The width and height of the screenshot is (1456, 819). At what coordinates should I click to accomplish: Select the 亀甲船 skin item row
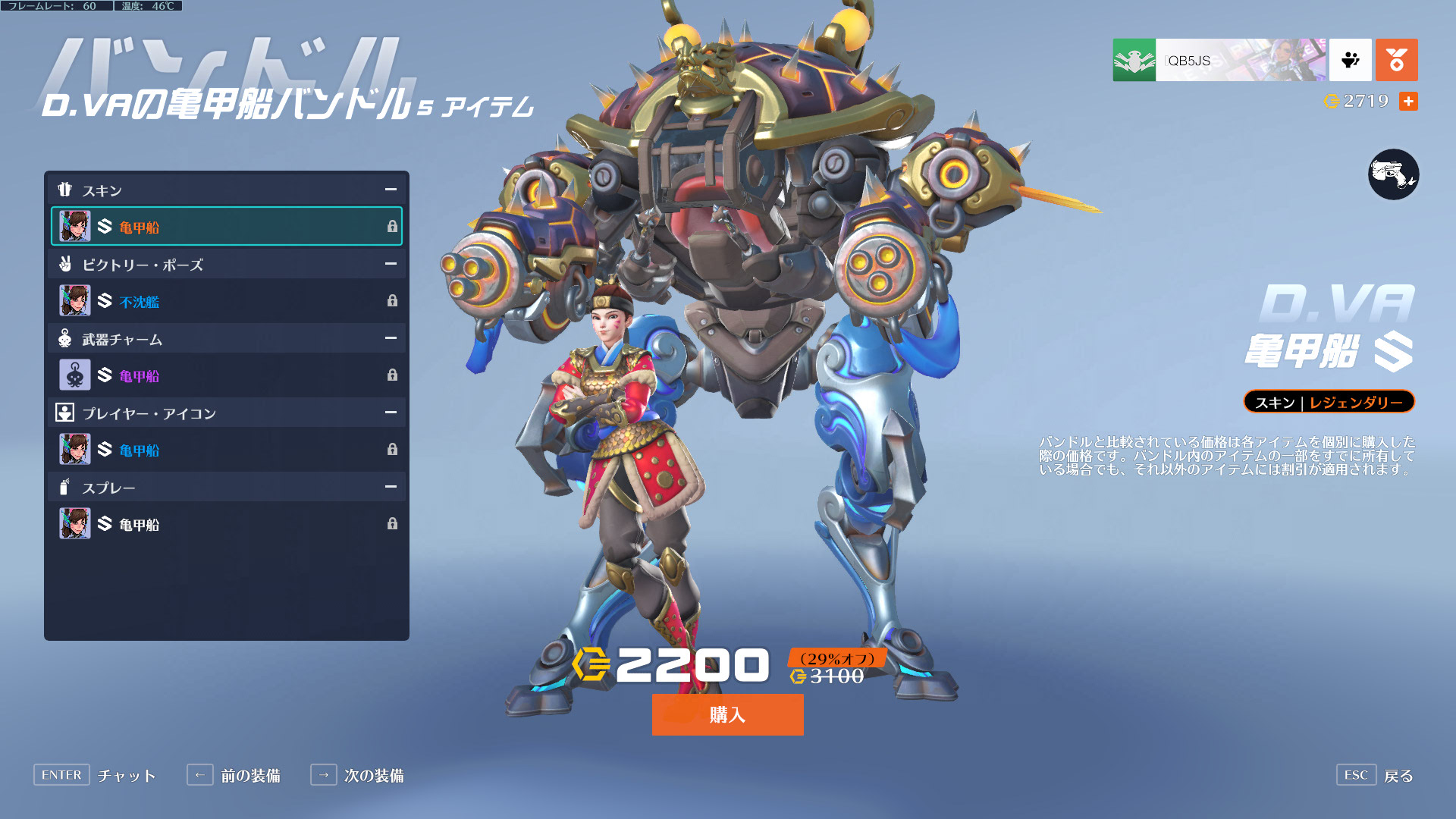click(x=226, y=227)
